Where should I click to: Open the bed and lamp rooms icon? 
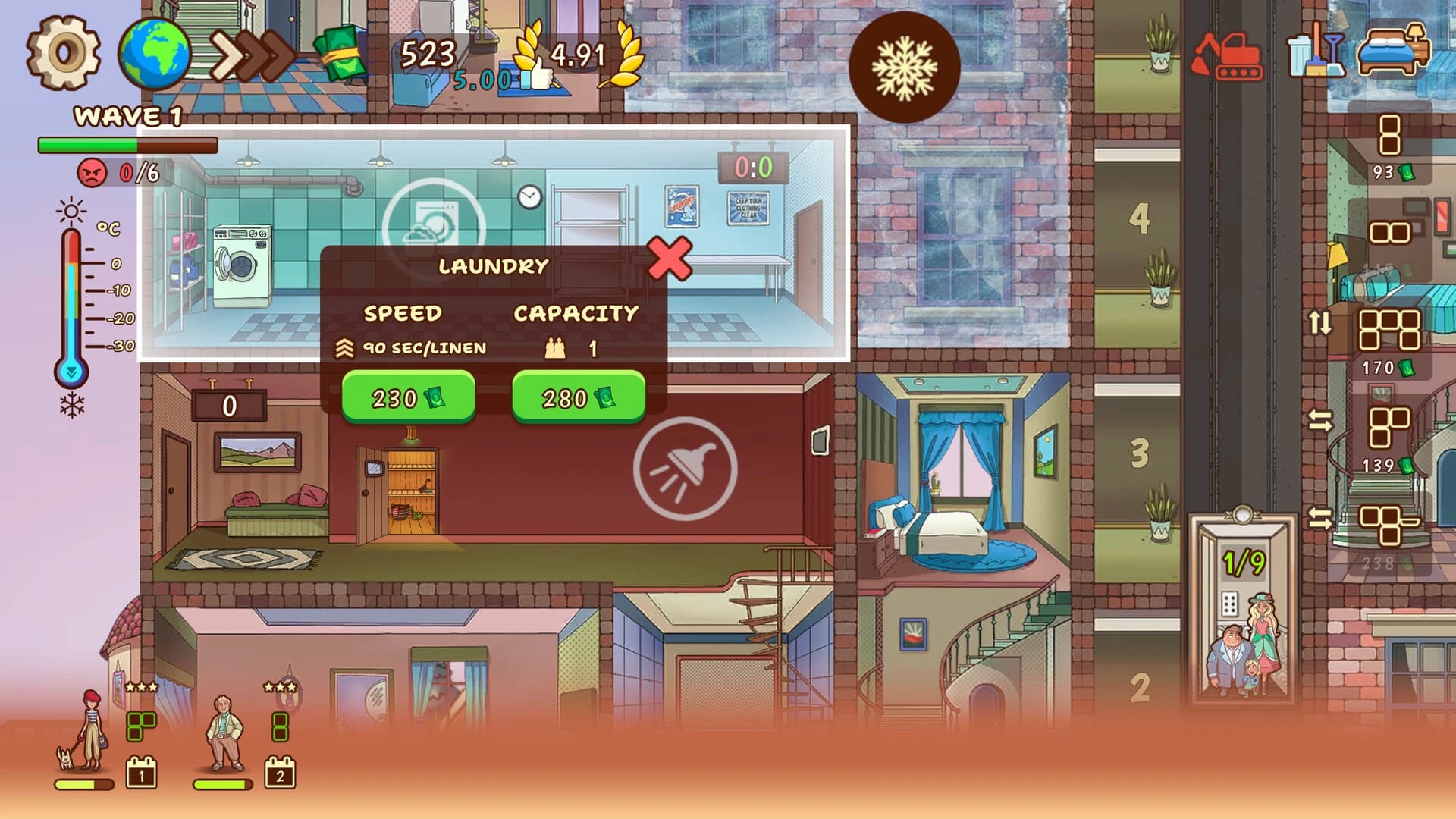click(1393, 49)
